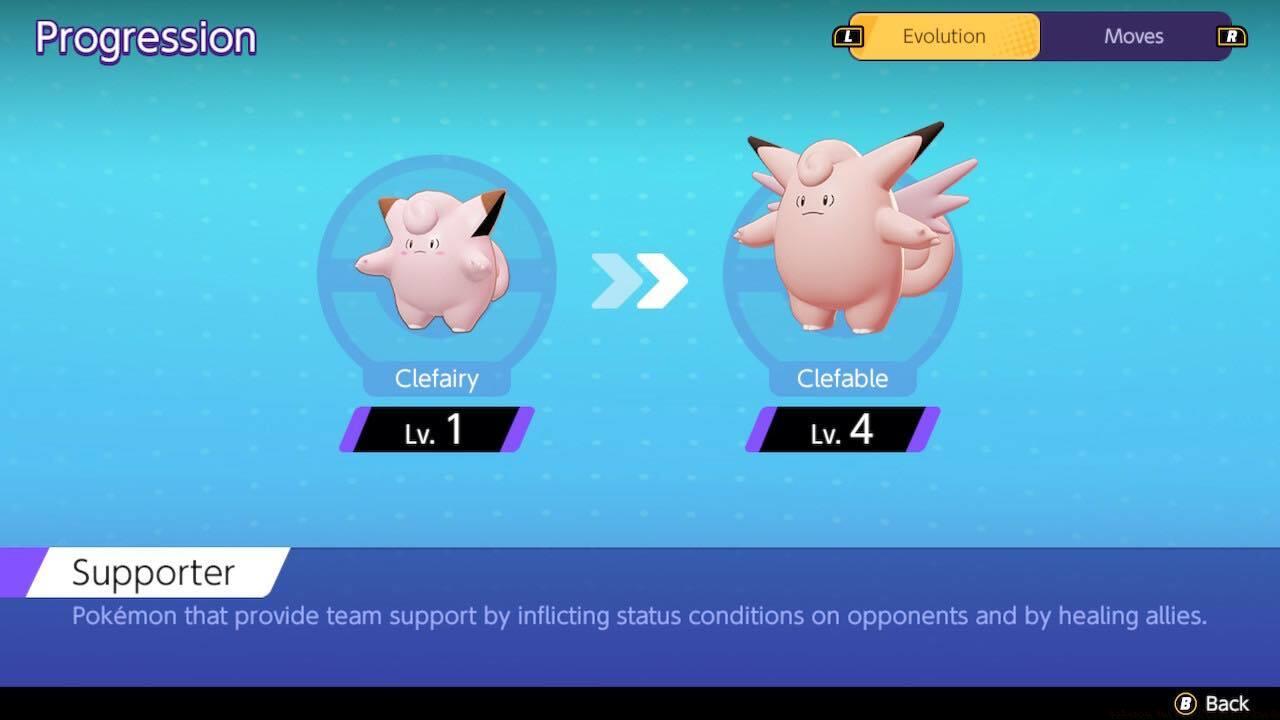Click the Progression title text

point(144,37)
